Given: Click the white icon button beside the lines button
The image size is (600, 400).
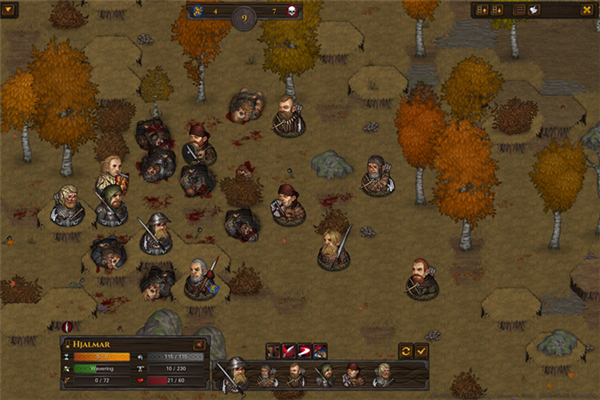Looking at the screenshot, I should tap(533, 9).
